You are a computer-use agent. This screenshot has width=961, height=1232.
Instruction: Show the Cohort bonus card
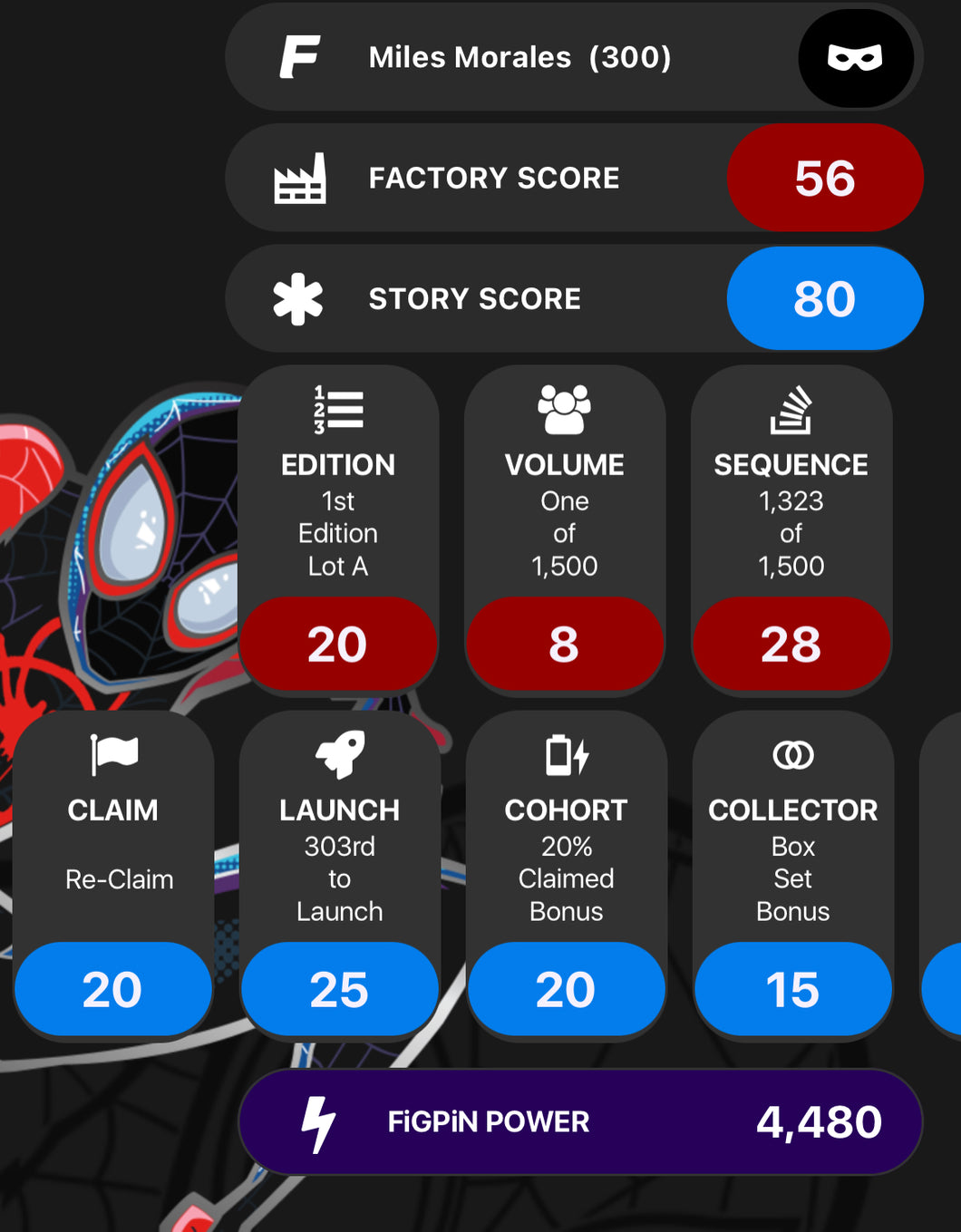[567, 873]
